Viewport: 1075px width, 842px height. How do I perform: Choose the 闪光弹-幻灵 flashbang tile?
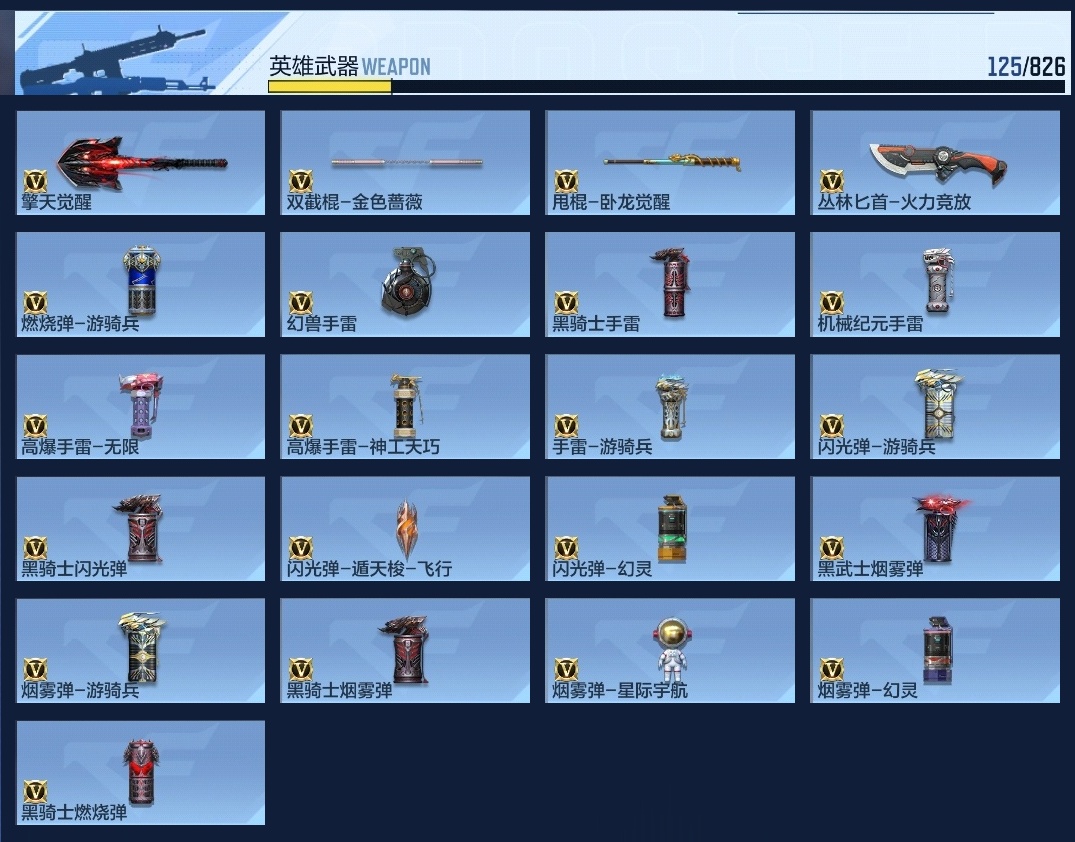coord(670,528)
